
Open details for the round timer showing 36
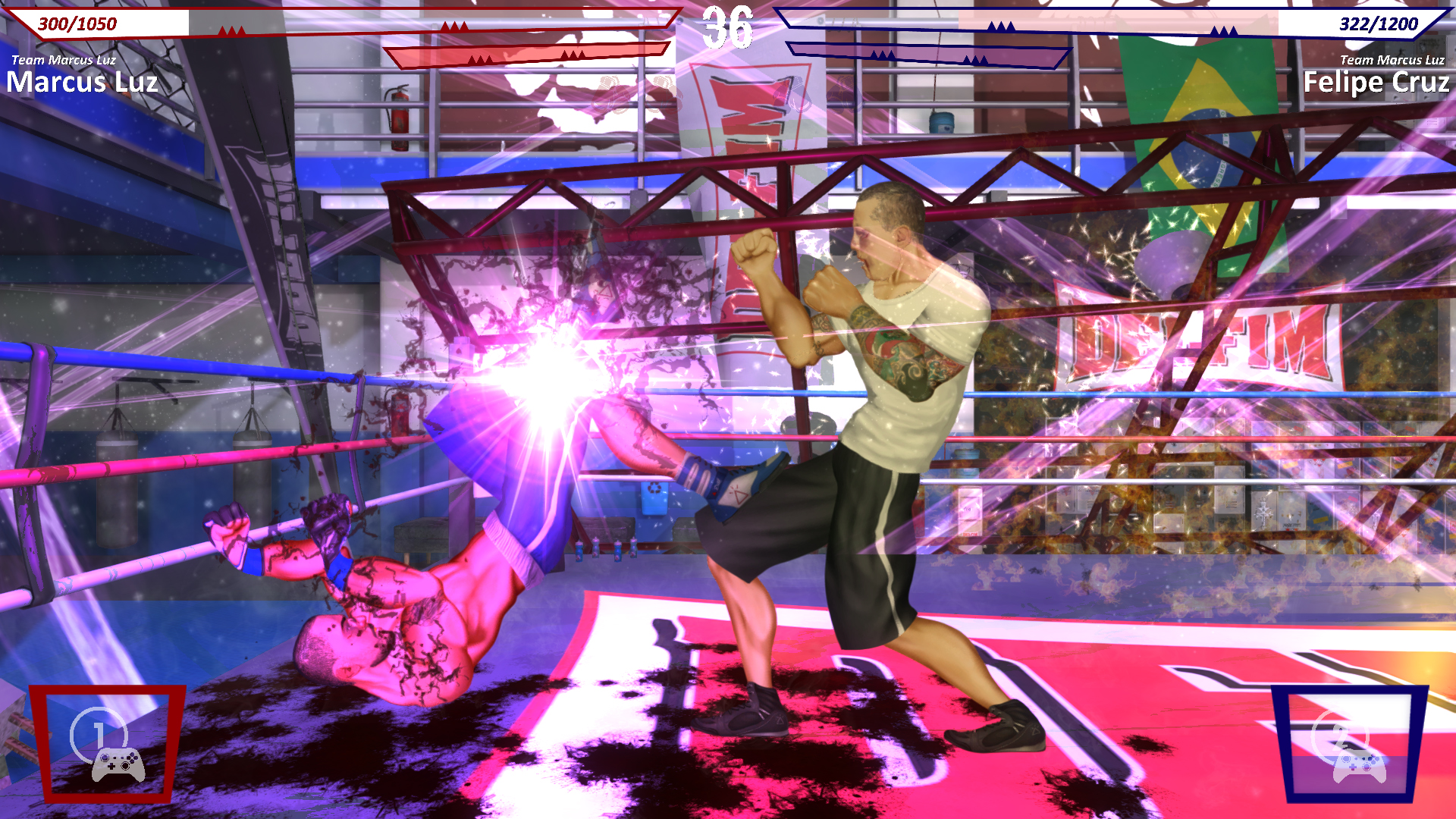click(x=727, y=27)
